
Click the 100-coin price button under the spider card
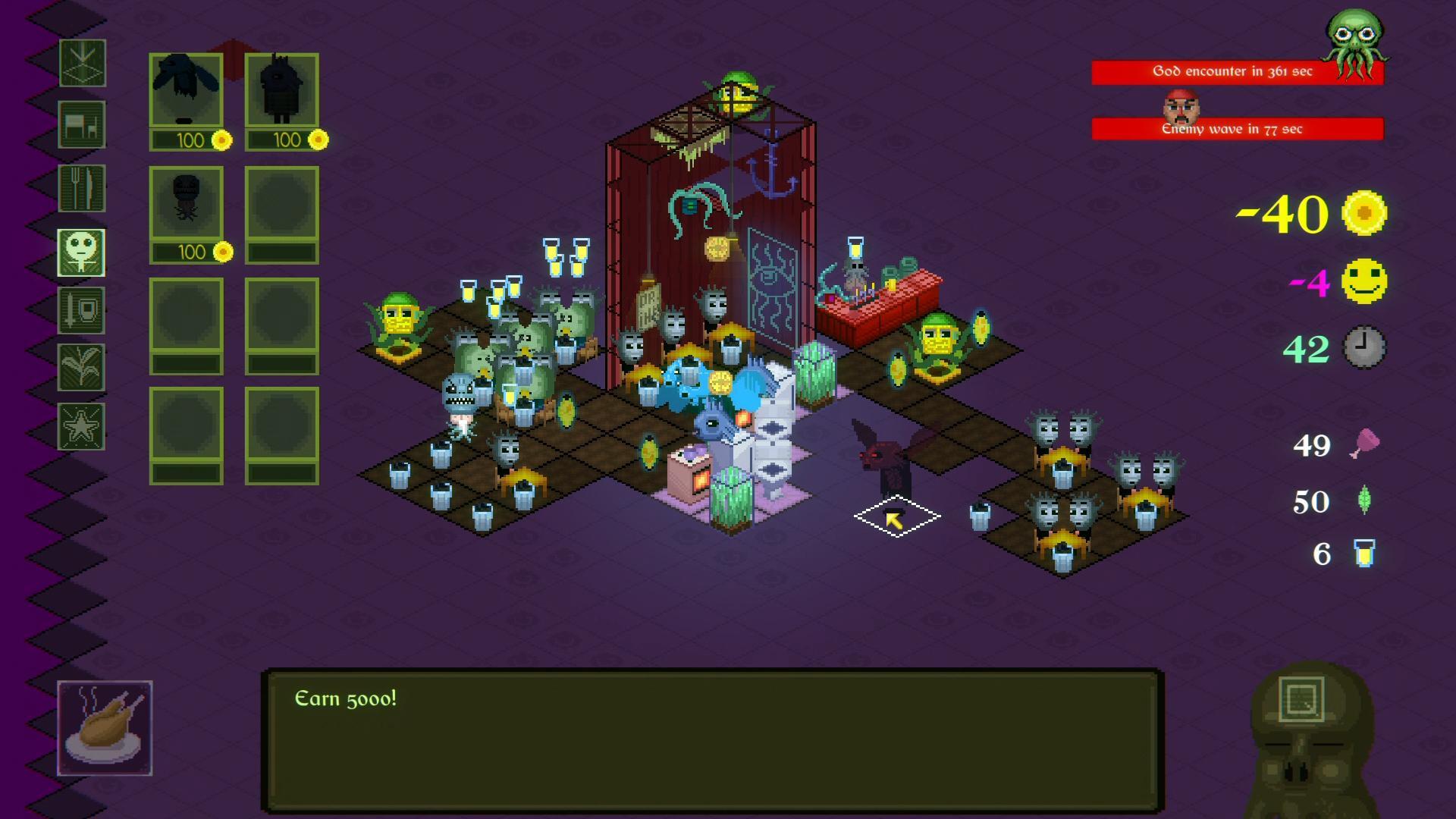click(x=192, y=251)
